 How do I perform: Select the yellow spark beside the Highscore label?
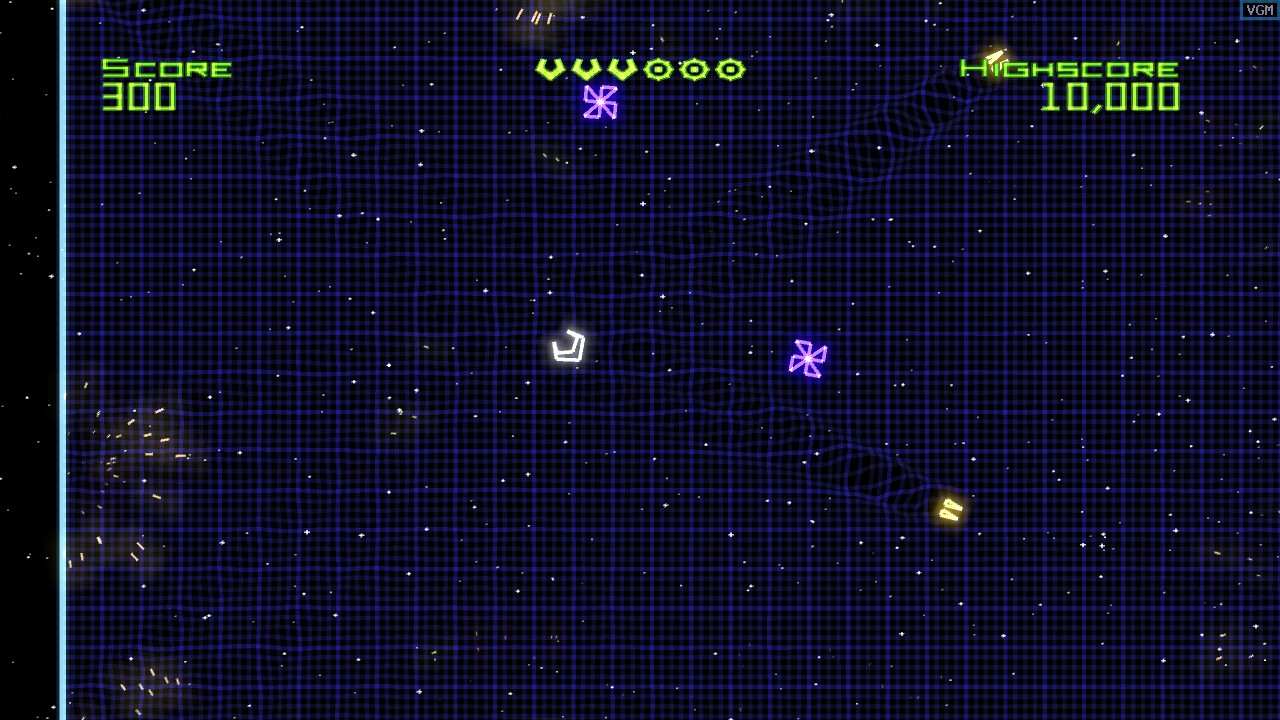click(994, 55)
